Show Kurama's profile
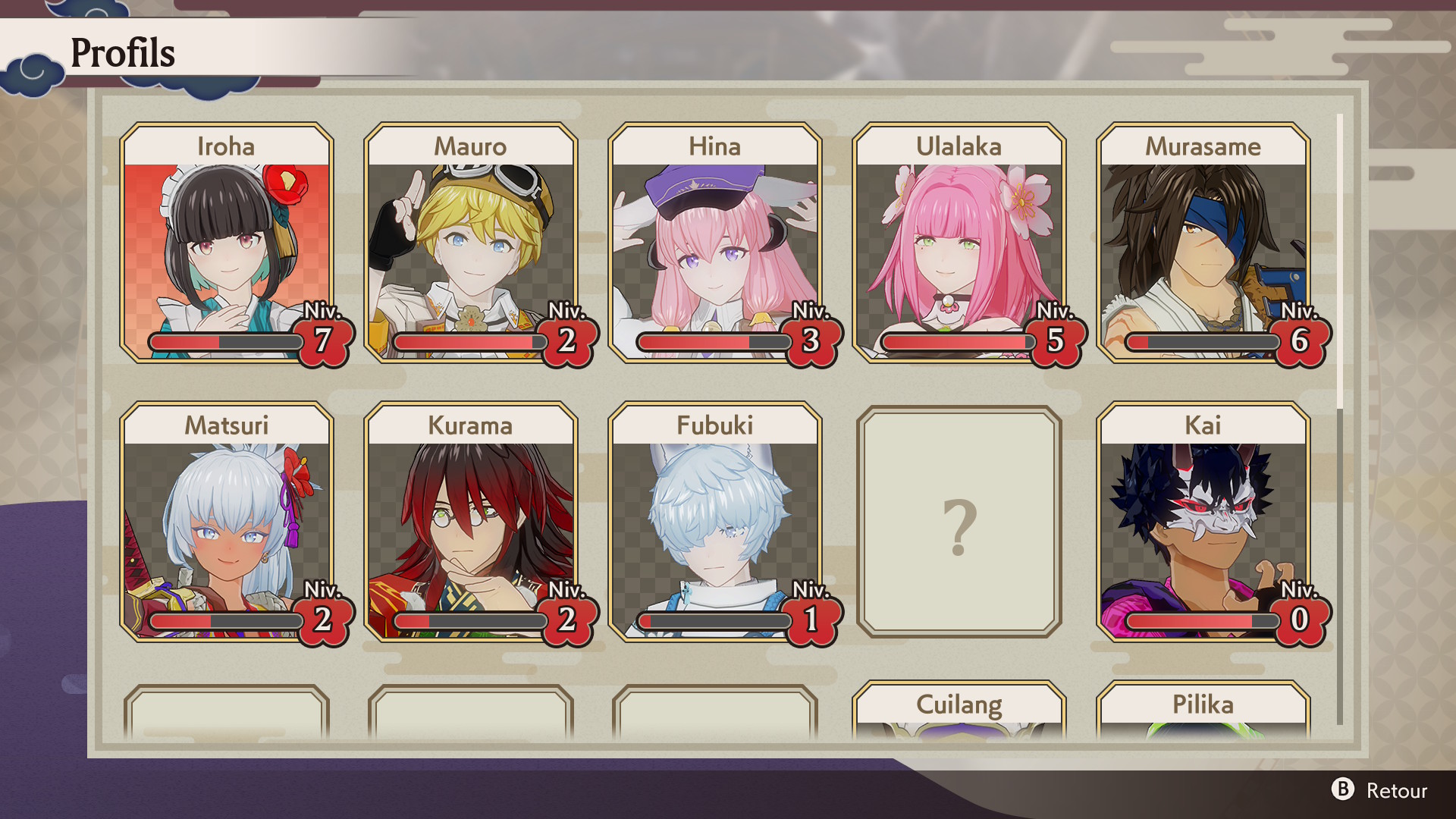Viewport: 1456px width, 819px height. pos(471,522)
